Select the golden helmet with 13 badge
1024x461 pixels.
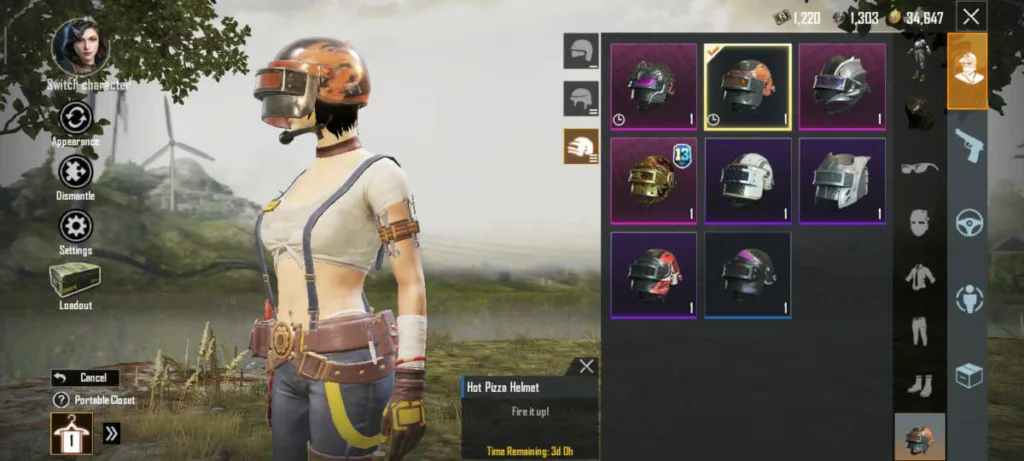(653, 181)
